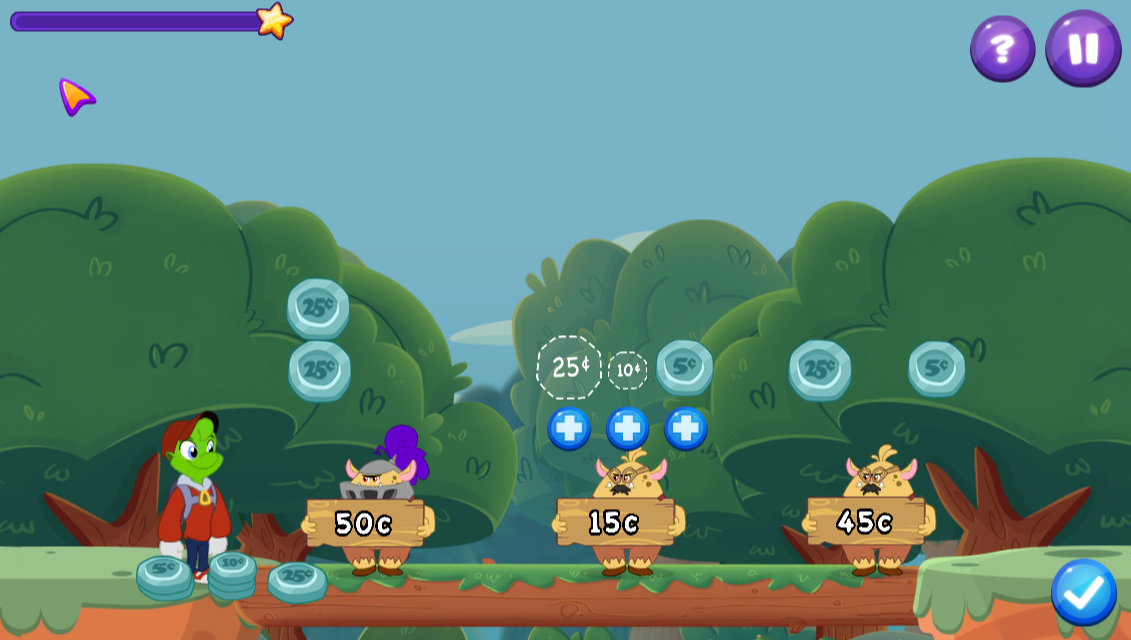
Task: Select the dashed 10¢ empty coin slot
Action: click(x=627, y=370)
